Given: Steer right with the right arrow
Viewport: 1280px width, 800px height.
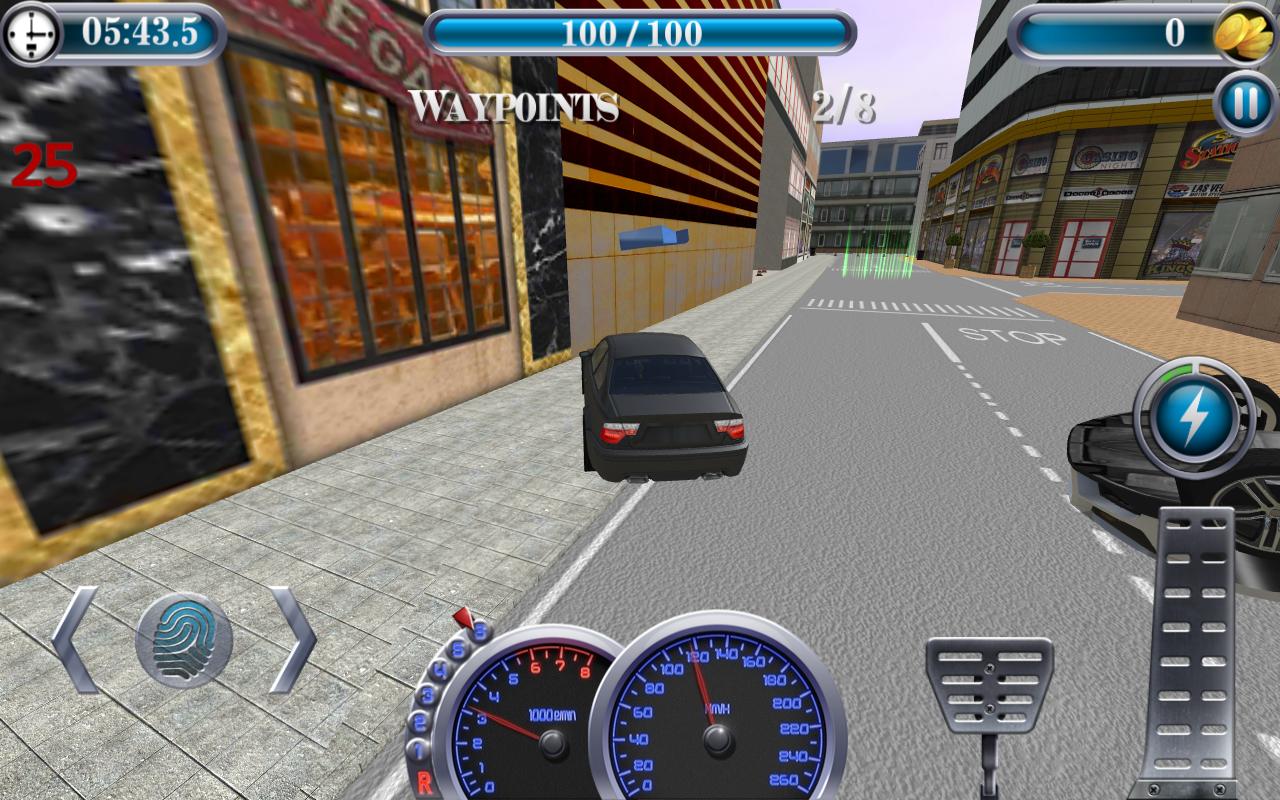Looking at the screenshot, I should (292, 640).
